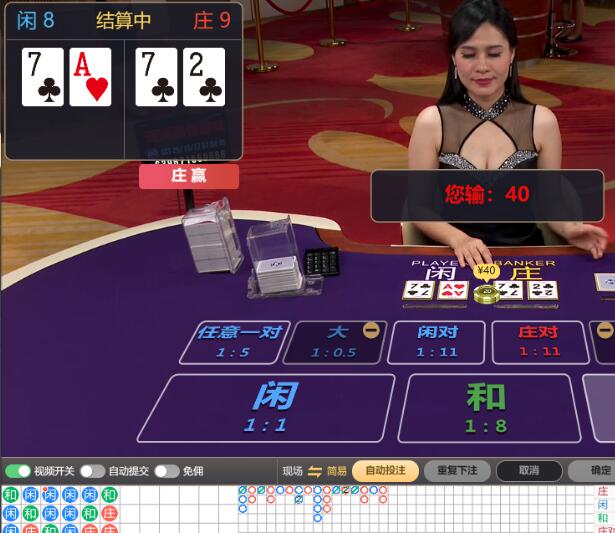Switch view using the 现场/简易 swap arrows

tap(314, 471)
